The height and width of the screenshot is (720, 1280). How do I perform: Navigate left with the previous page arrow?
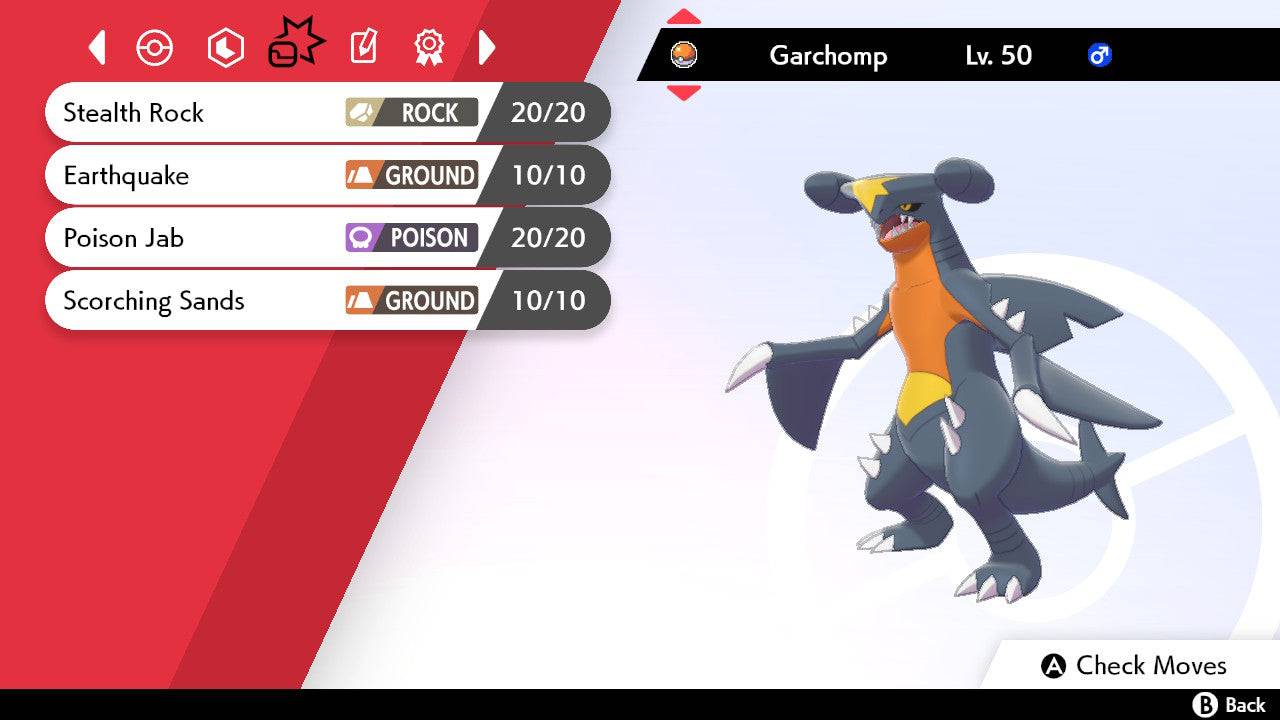coord(96,47)
